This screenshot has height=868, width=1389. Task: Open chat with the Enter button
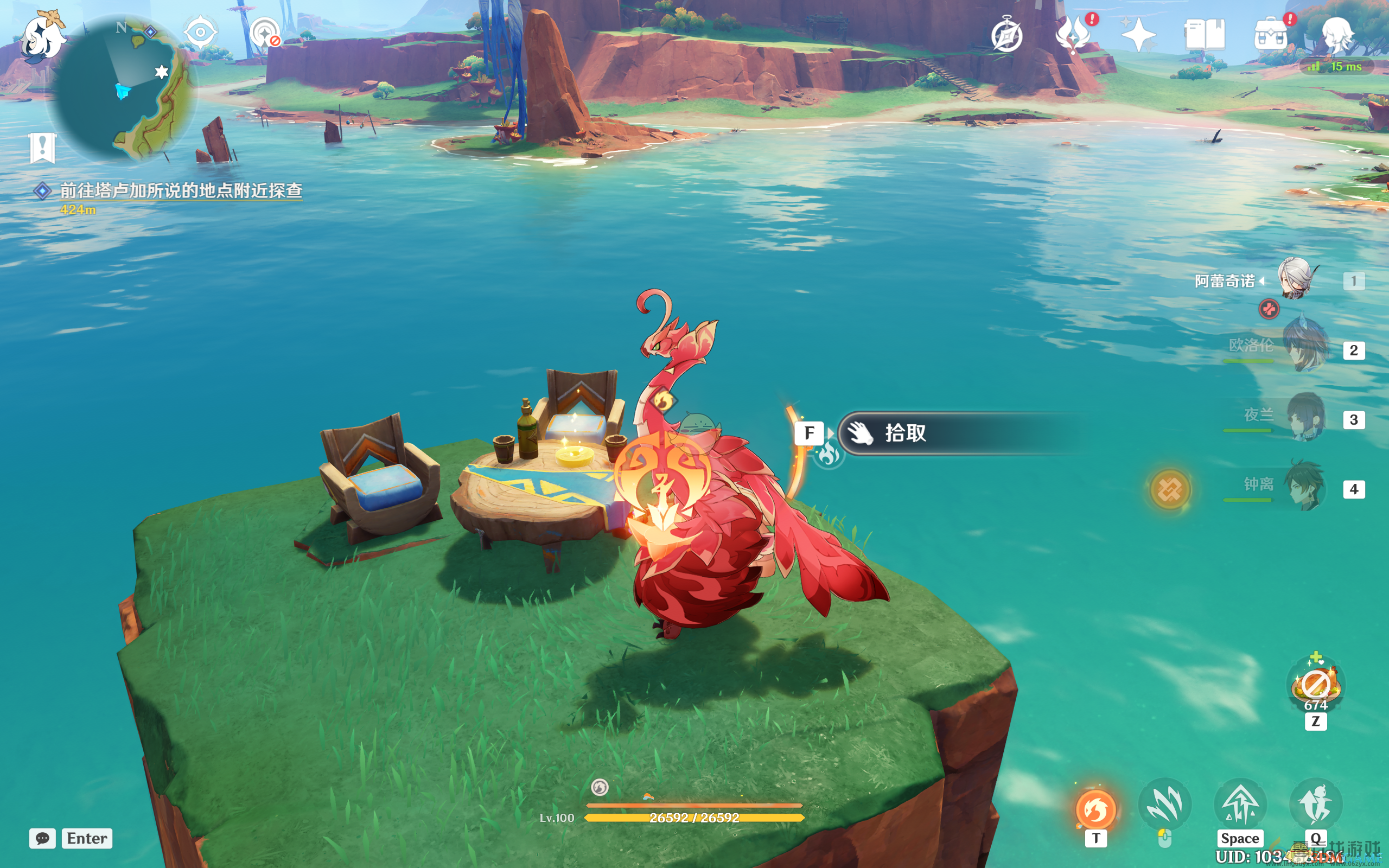87,839
